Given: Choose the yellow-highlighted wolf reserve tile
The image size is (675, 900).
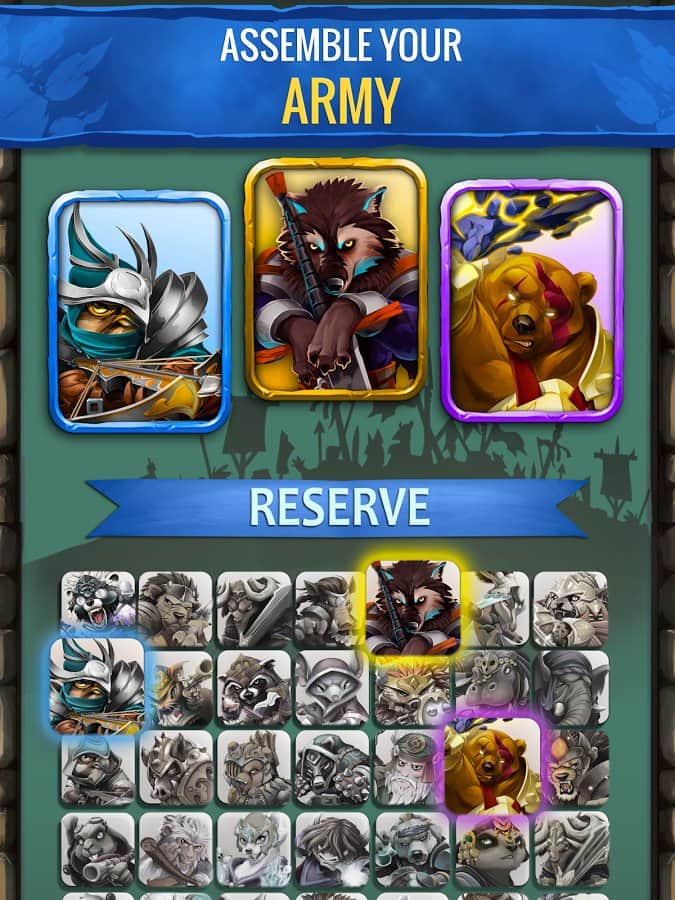Looking at the screenshot, I should tap(413, 608).
